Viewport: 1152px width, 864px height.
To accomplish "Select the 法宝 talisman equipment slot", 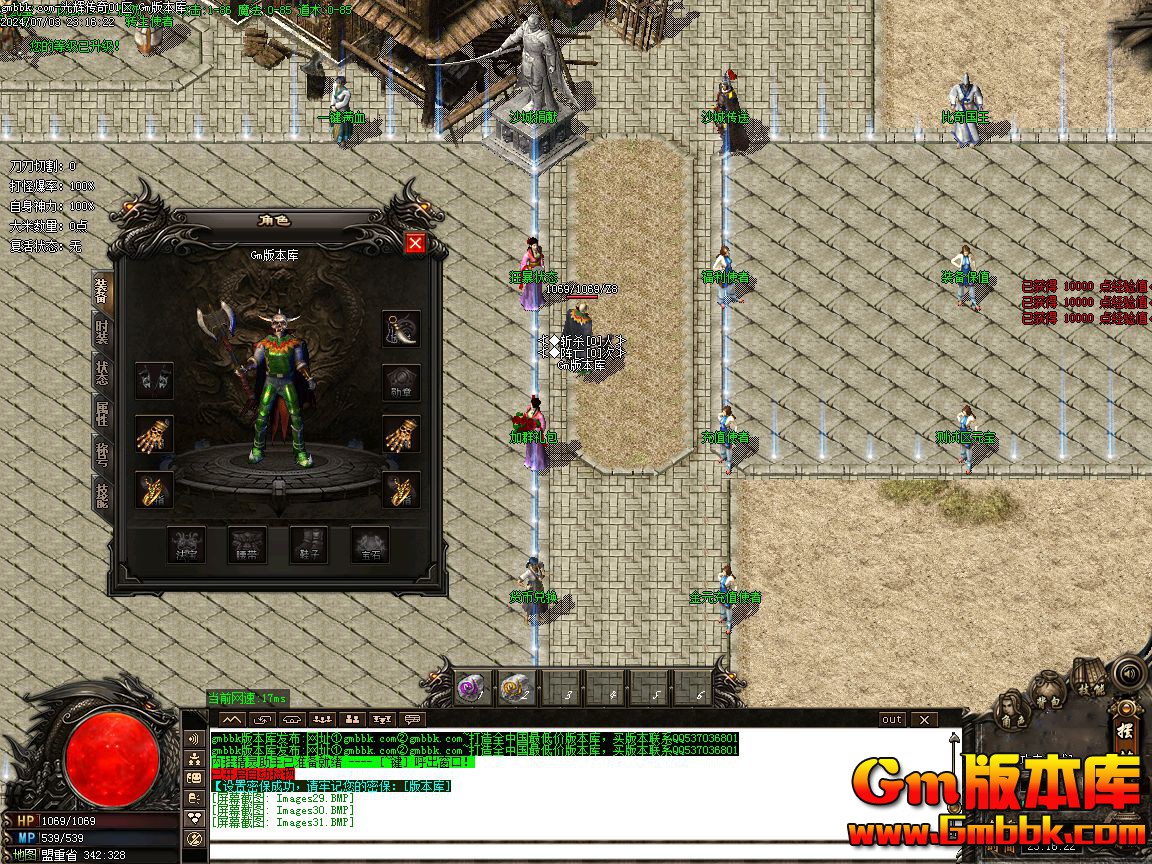I will [x=186, y=545].
